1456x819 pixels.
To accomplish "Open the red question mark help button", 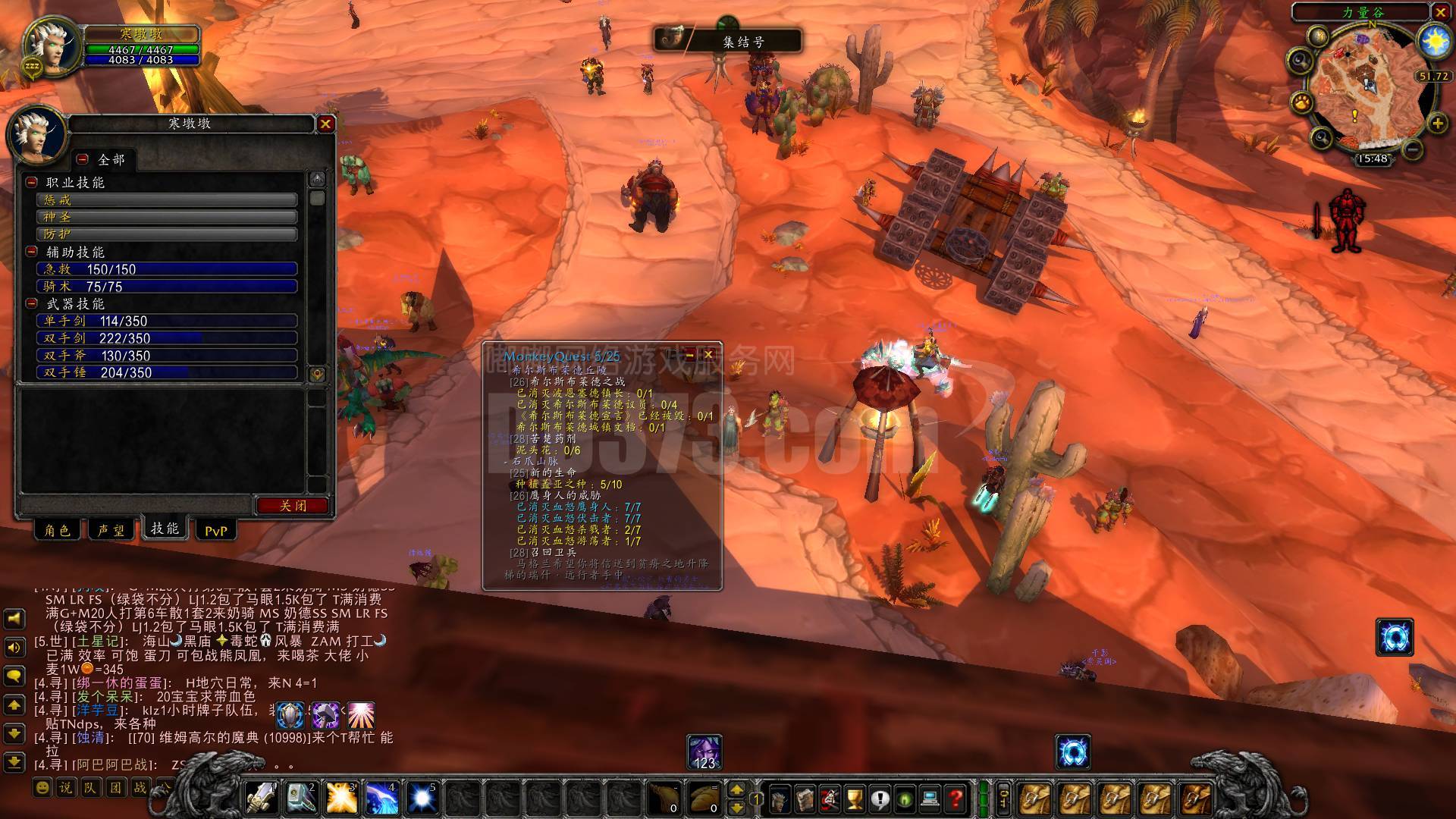I will click(x=955, y=799).
